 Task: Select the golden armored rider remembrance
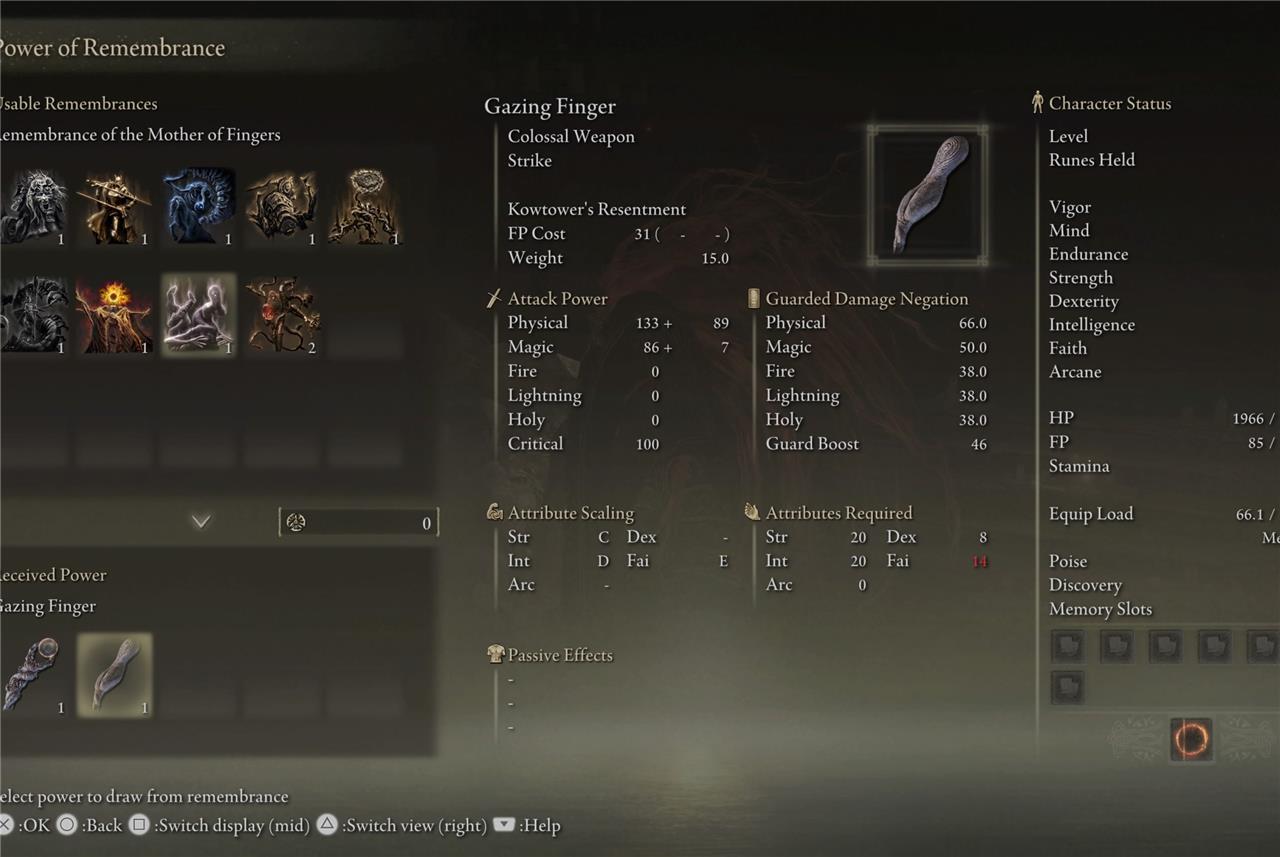pos(283,206)
